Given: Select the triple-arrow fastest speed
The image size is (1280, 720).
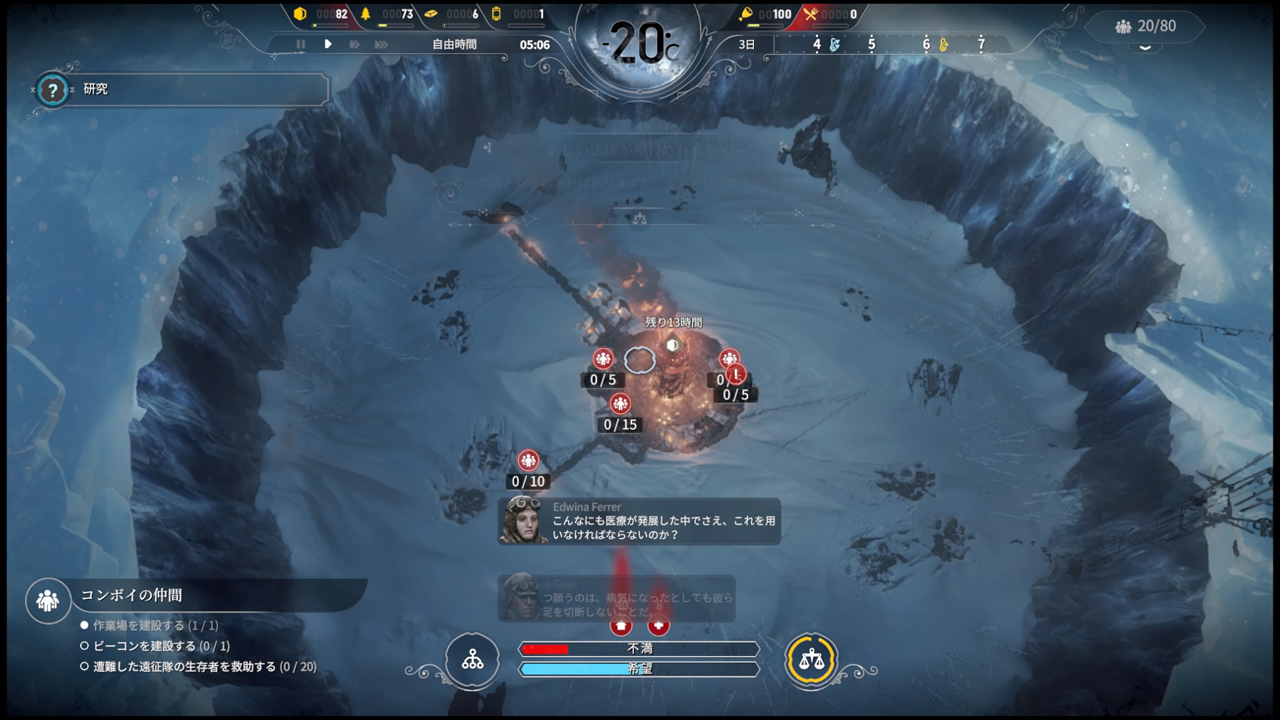Looking at the screenshot, I should pos(381,44).
